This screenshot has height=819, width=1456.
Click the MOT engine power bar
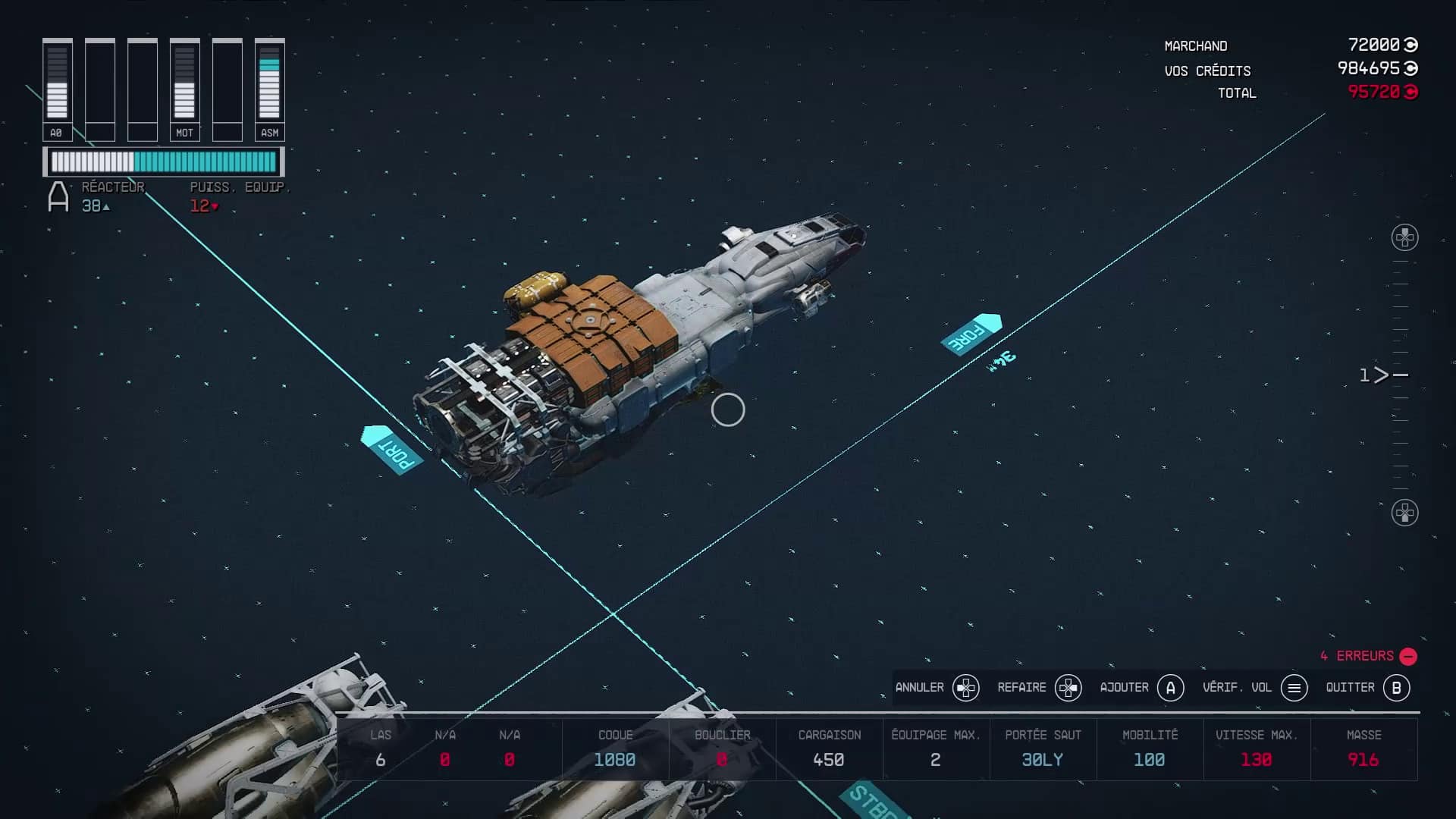(x=184, y=83)
